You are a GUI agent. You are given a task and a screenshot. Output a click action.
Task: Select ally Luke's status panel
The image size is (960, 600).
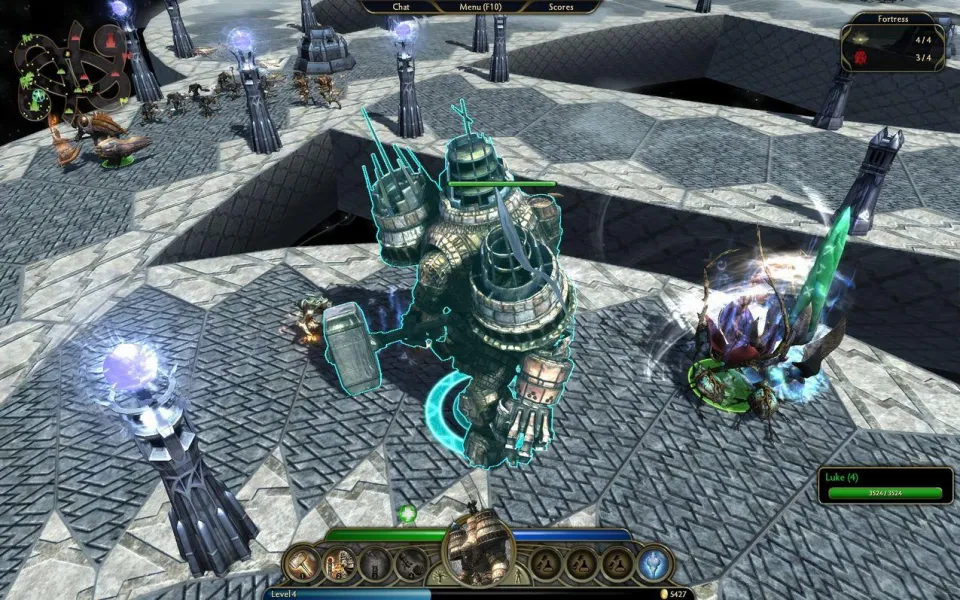tap(885, 485)
